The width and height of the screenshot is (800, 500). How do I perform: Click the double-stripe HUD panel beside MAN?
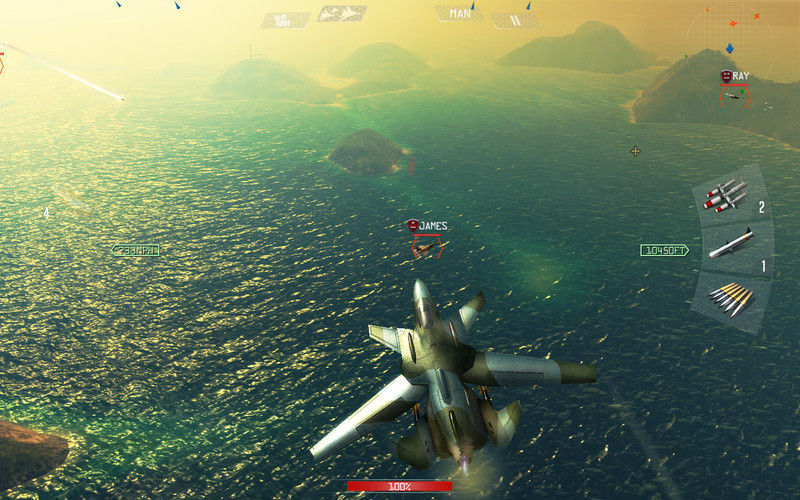tap(515, 19)
